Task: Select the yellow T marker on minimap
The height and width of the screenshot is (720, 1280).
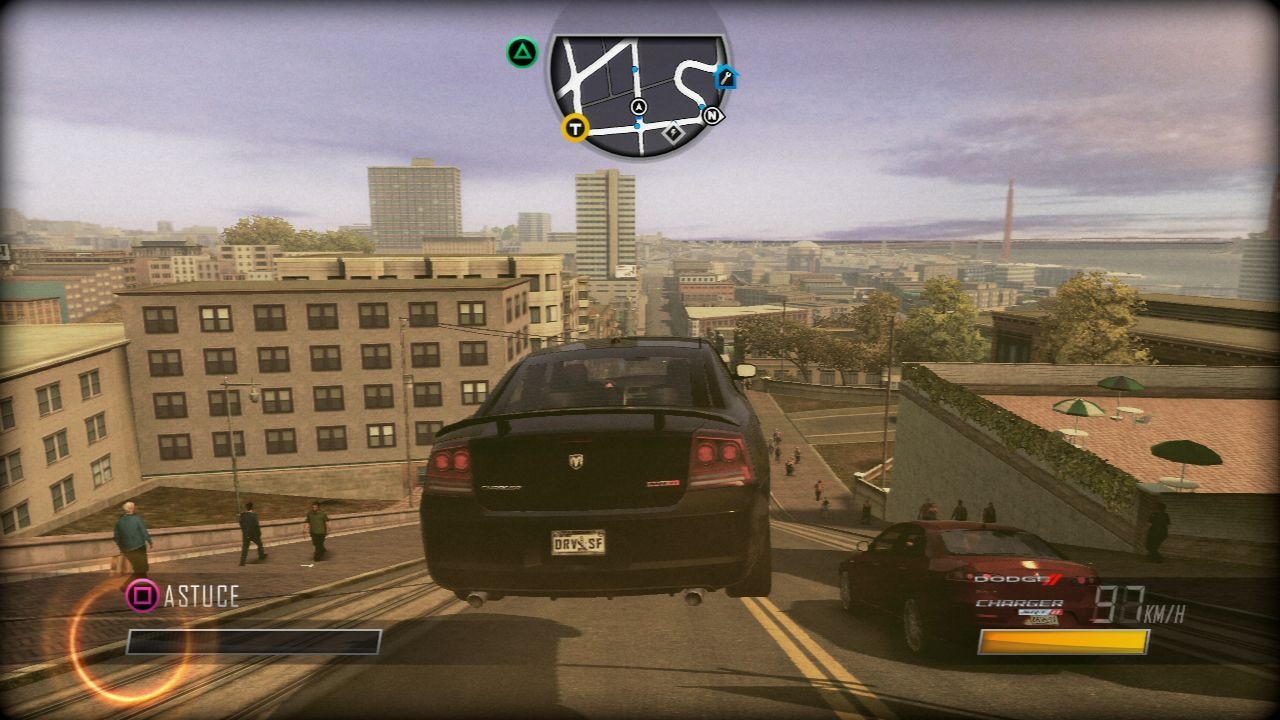Action: pyautogui.click(x=575, y=127)
